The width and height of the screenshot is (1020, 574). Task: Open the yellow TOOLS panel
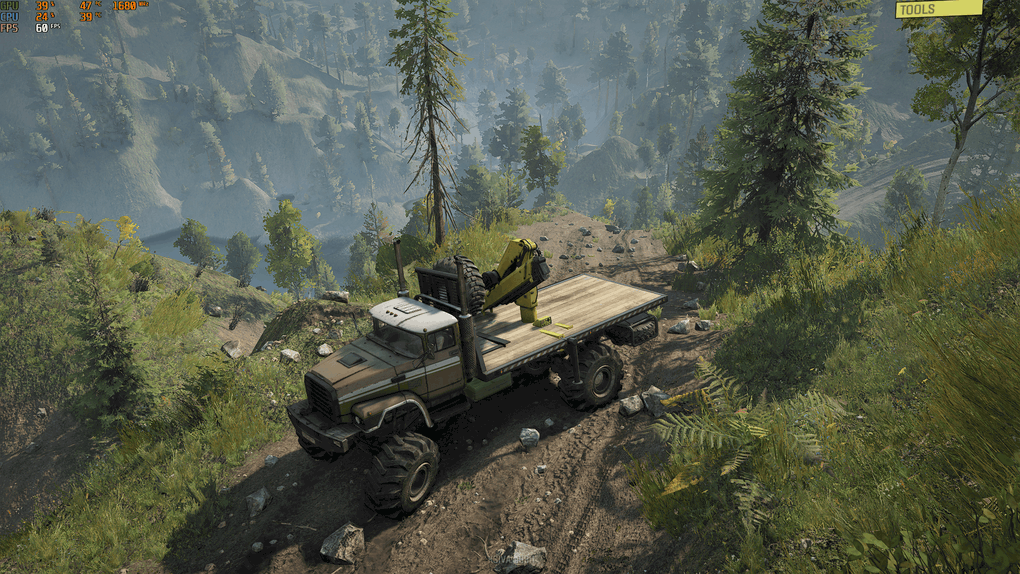pyautogui.click(x=937, y=9)
